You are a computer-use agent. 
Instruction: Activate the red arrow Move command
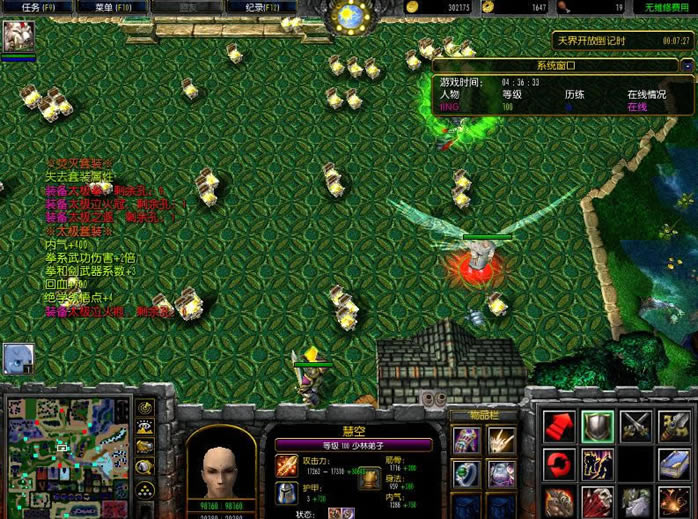point(559,426)
